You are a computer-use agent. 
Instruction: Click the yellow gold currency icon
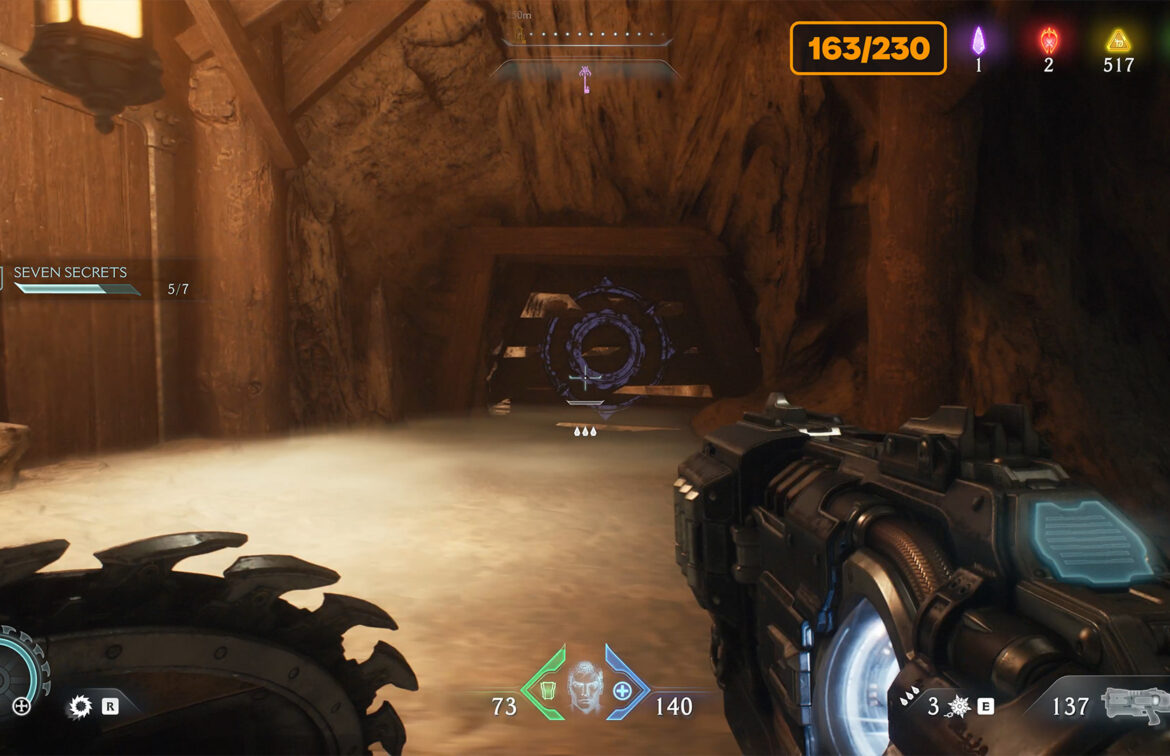(1117, 41)
